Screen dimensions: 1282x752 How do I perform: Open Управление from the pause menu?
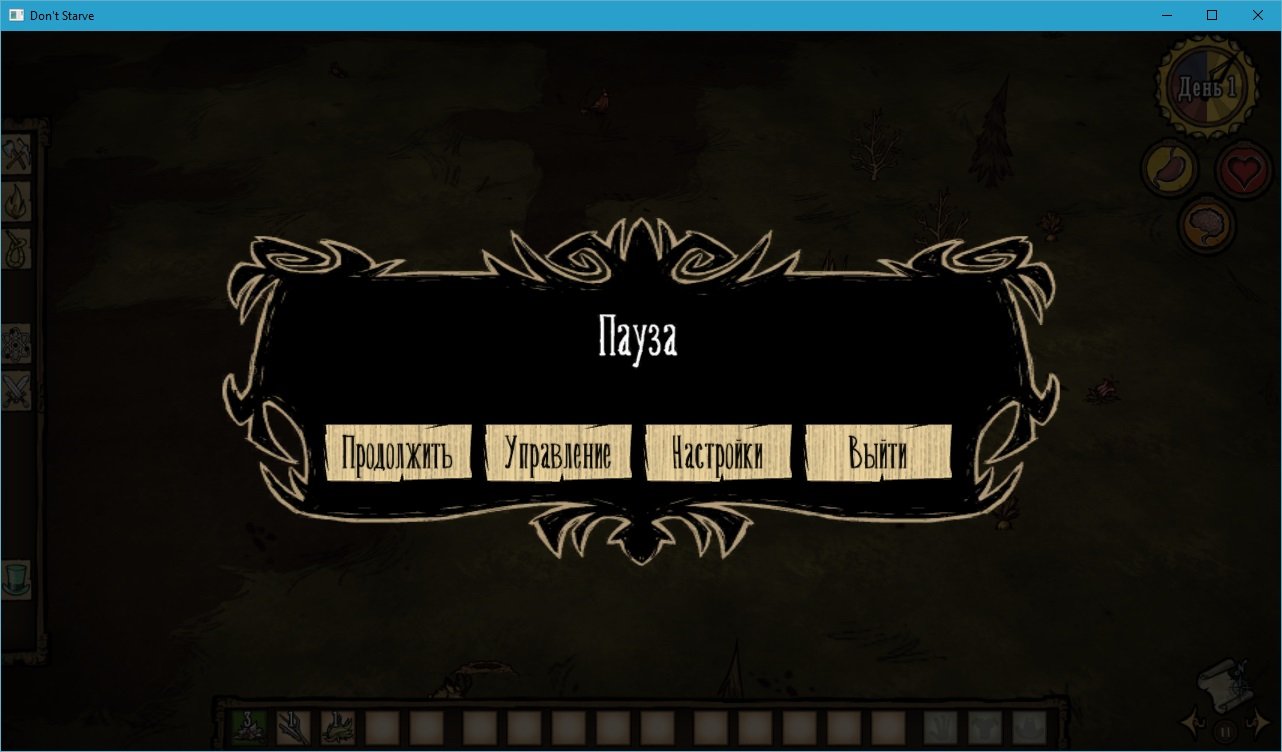click(558, 452)
